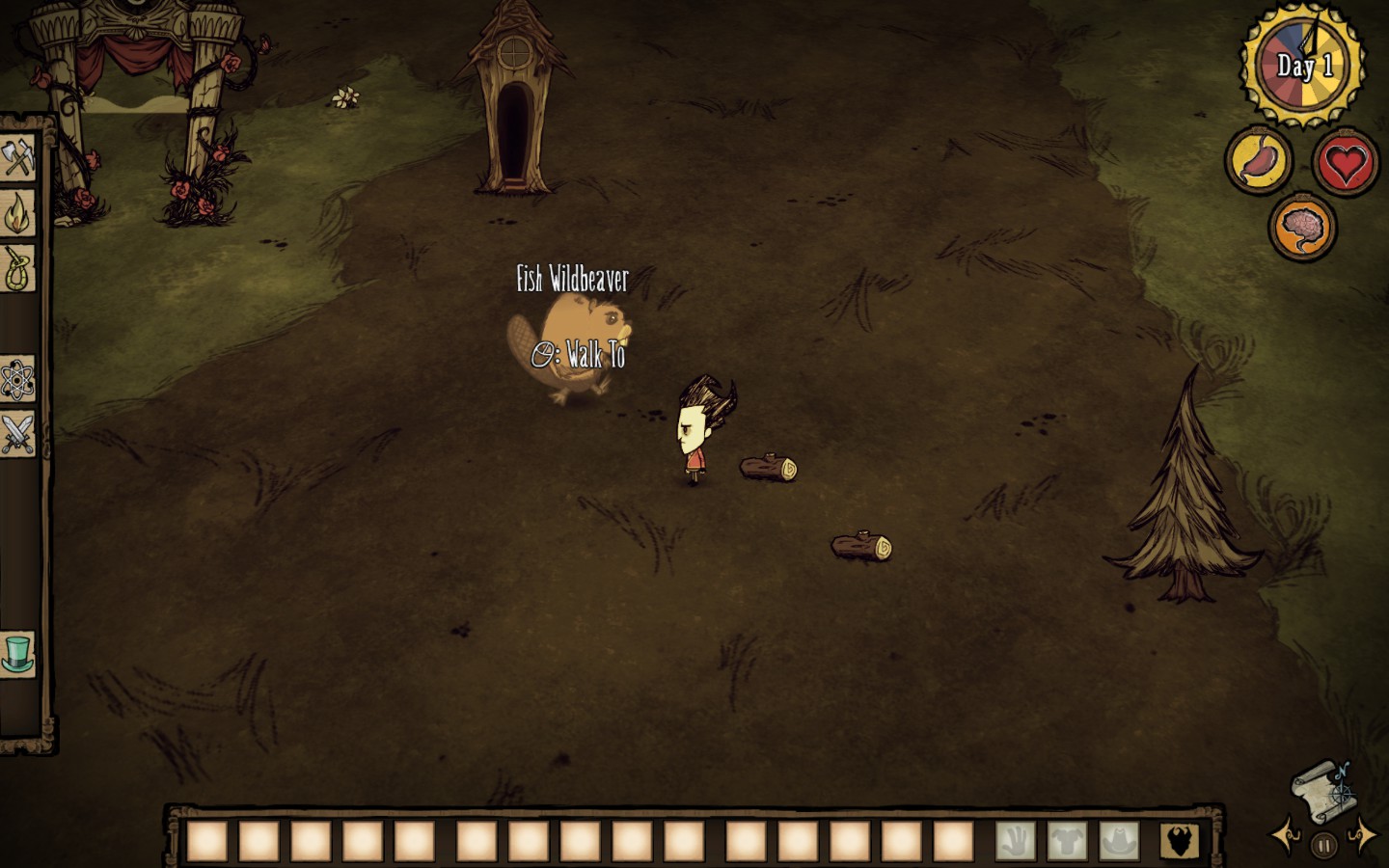Viewport: 1389px width, 868px height.
Task: Open the Dress tab with top hat
Action: [17, 653]
